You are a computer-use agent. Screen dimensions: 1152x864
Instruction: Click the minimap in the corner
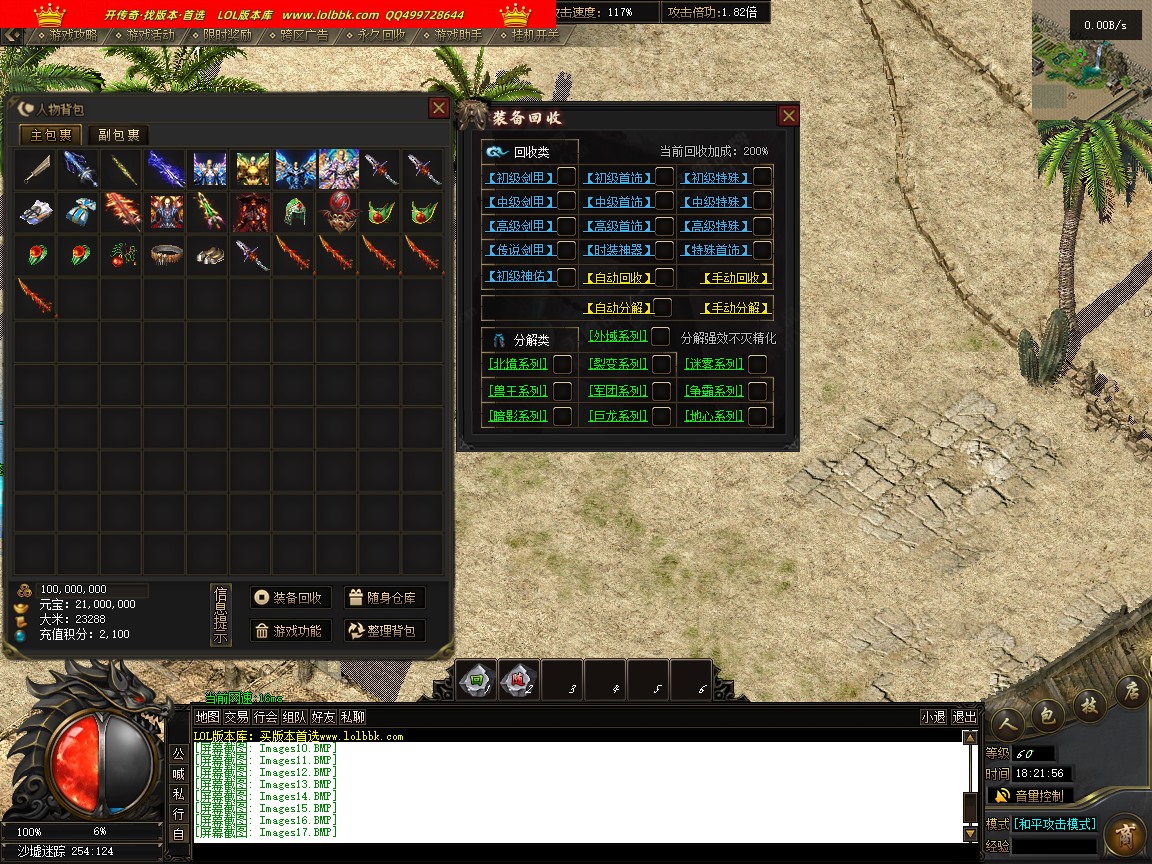coord(1091,60)
